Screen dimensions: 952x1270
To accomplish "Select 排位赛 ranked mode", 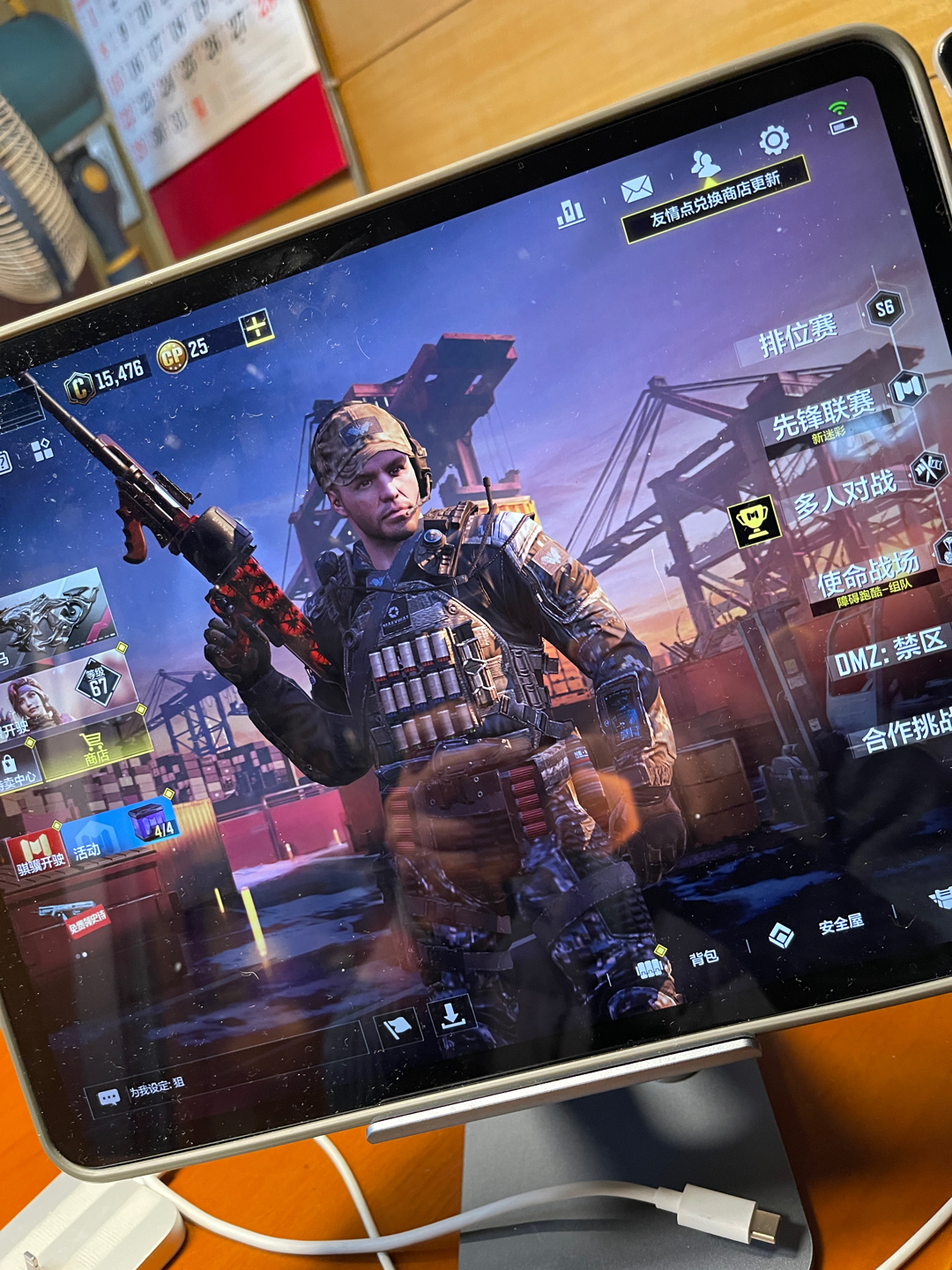I will tap(799, 335).
